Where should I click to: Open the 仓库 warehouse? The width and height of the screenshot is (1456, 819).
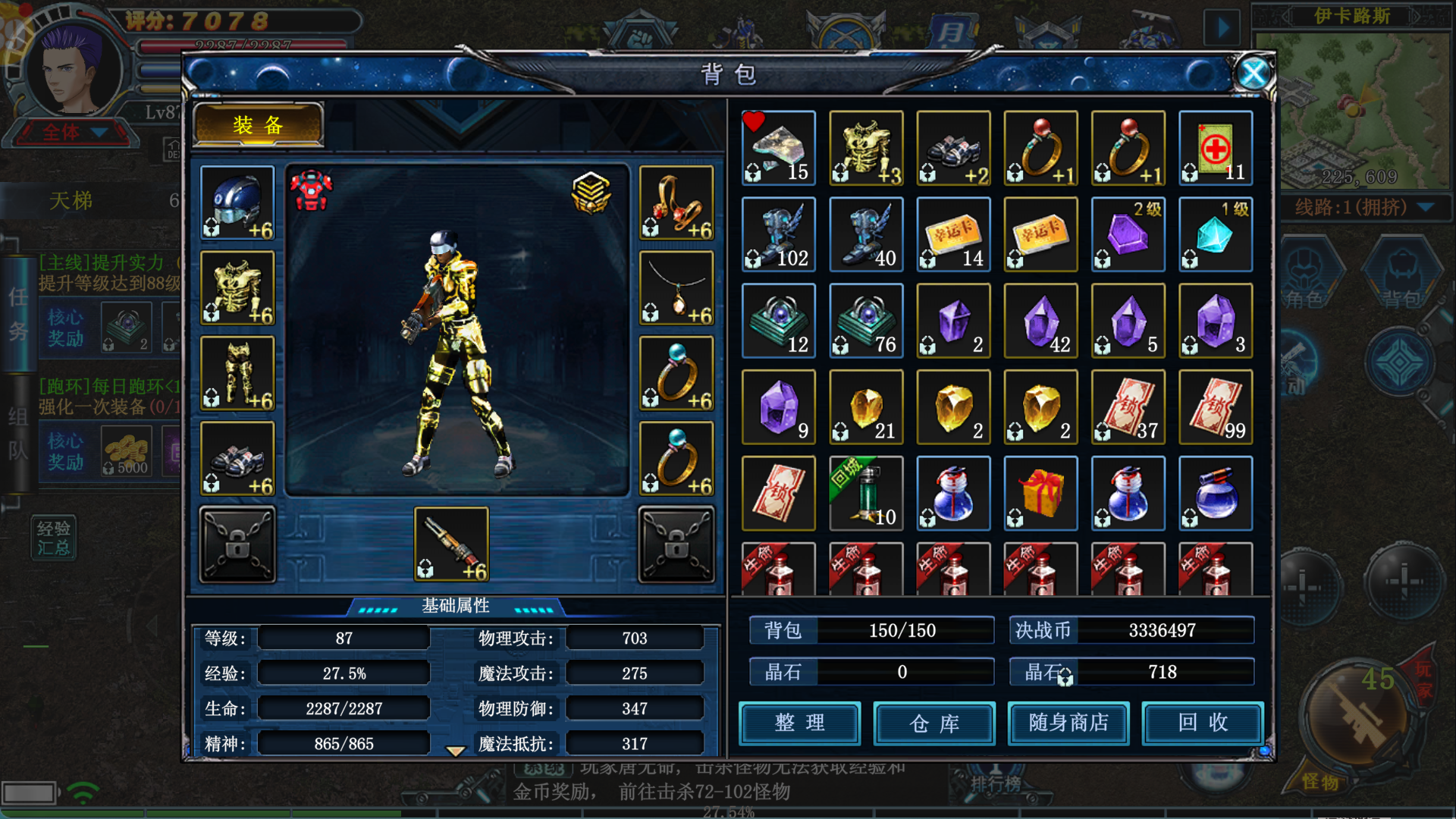(934, 723)
